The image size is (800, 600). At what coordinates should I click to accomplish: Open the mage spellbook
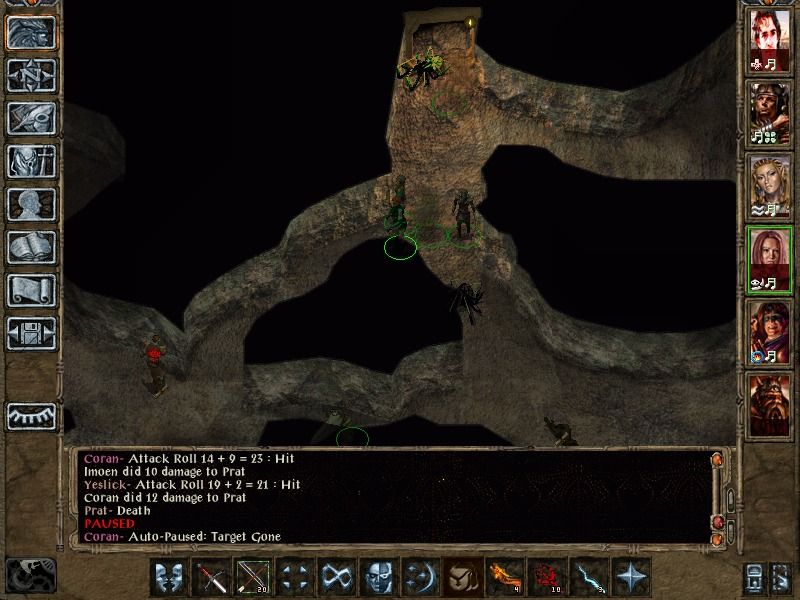coord(31,247)
